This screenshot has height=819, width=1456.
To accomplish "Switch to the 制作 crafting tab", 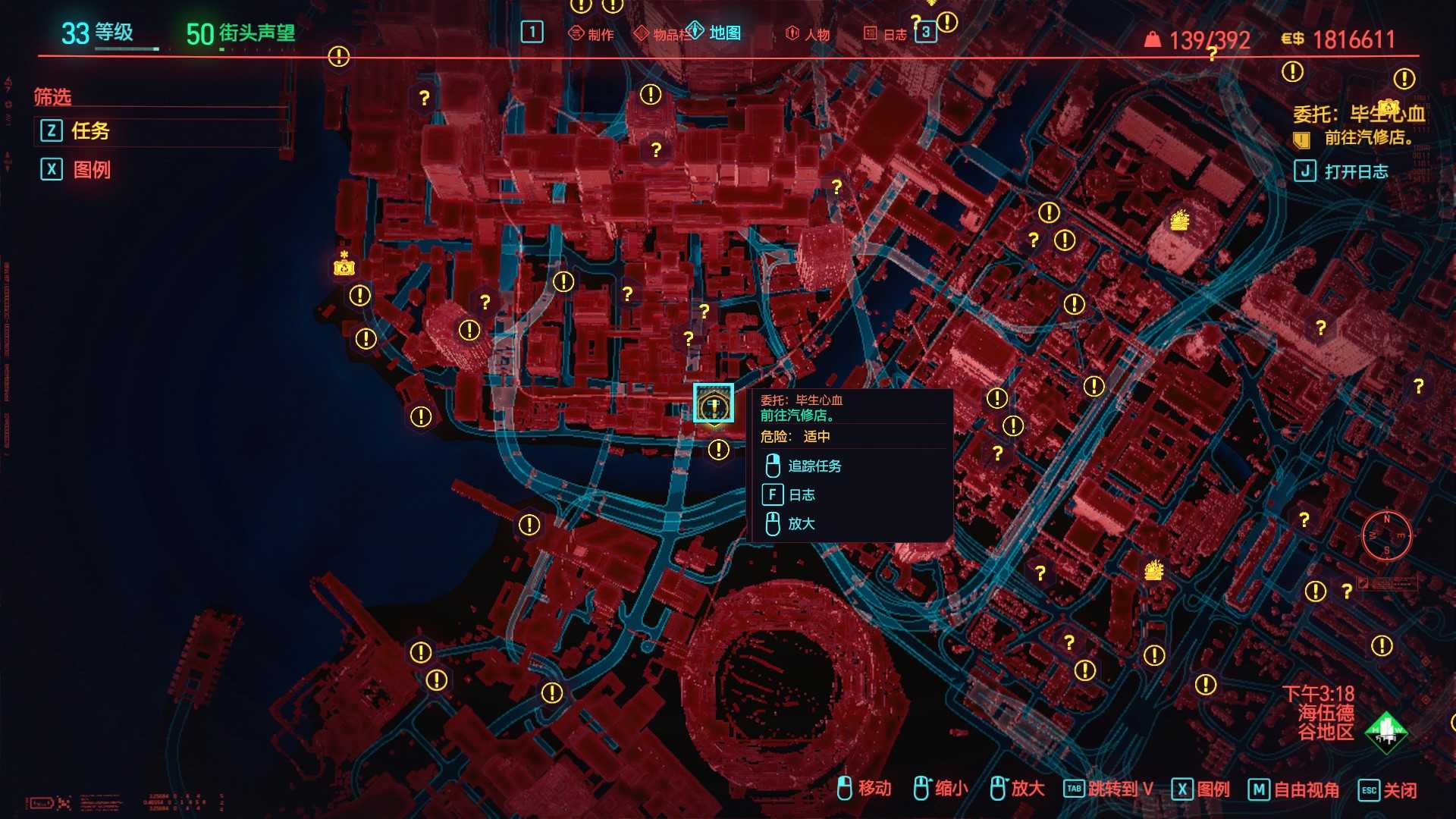I will [x=591, y=34].
